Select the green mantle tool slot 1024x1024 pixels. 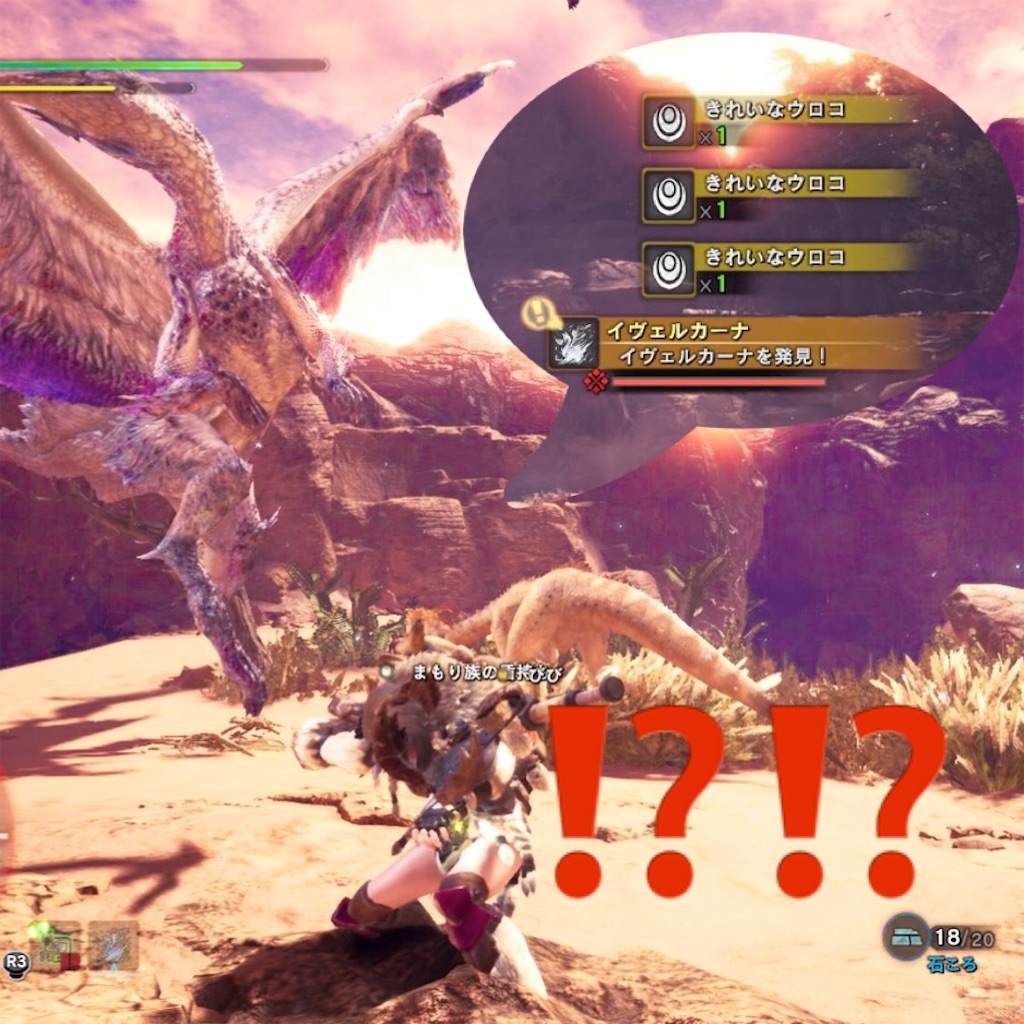[x=55, y=945]
